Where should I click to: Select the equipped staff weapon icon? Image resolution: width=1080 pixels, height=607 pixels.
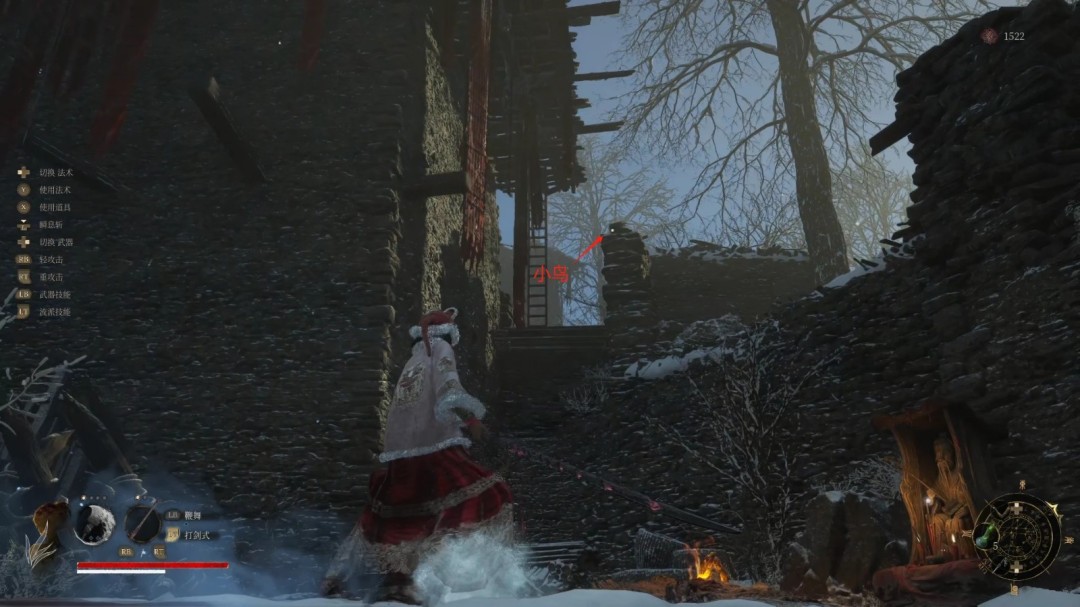coord(142,523)
